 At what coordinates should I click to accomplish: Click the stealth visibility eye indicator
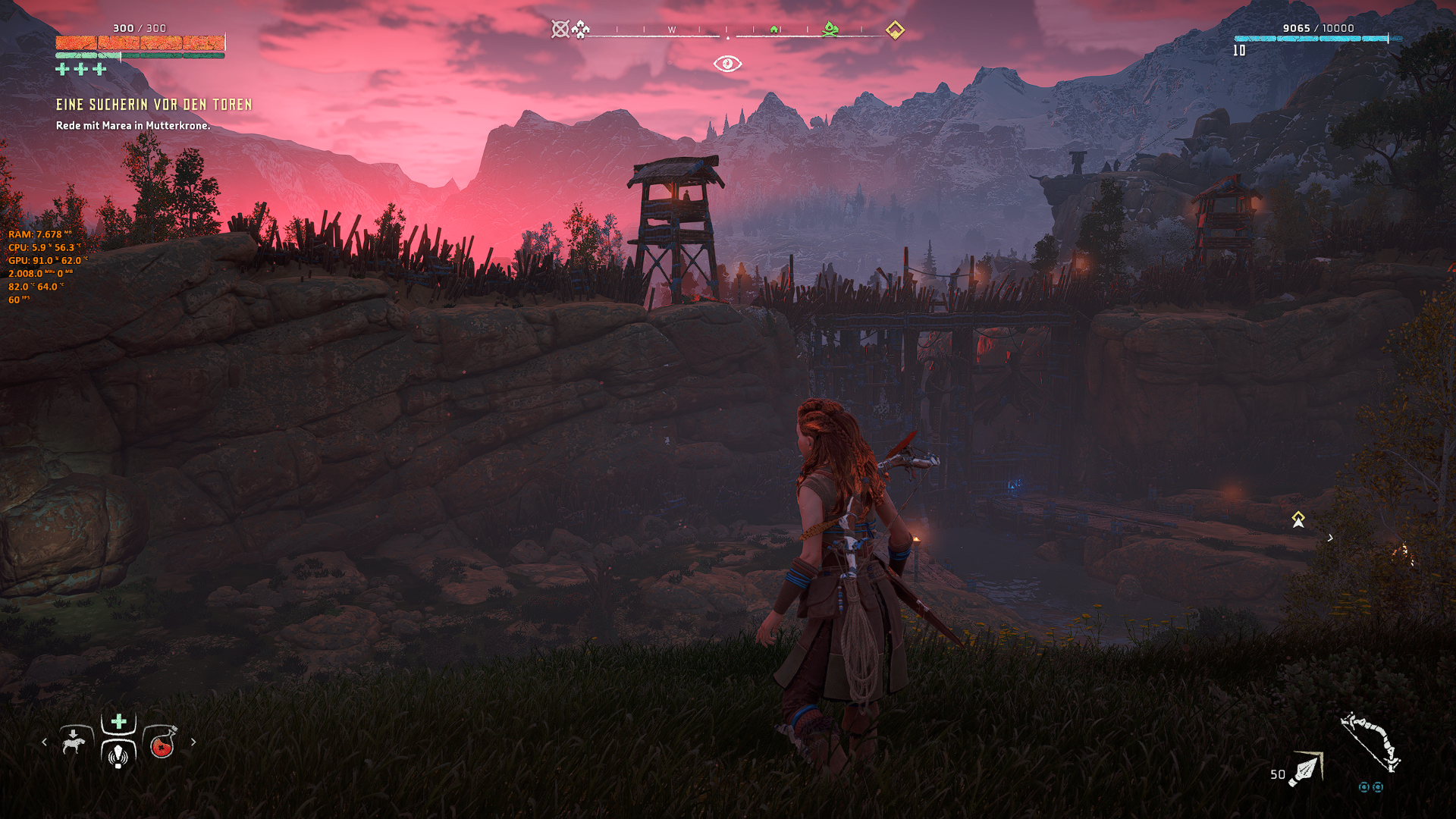727,64
